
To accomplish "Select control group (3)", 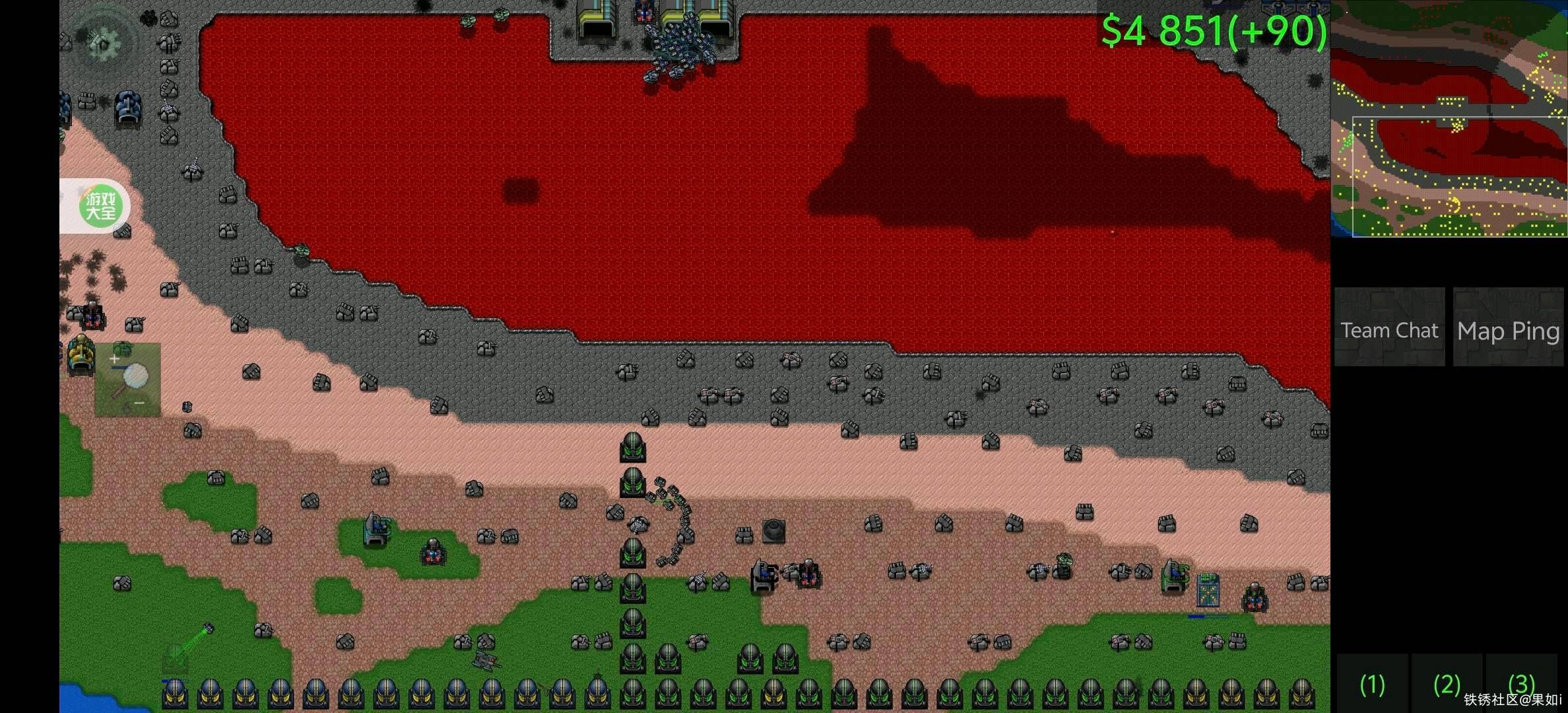I will tap(1522, 681).
